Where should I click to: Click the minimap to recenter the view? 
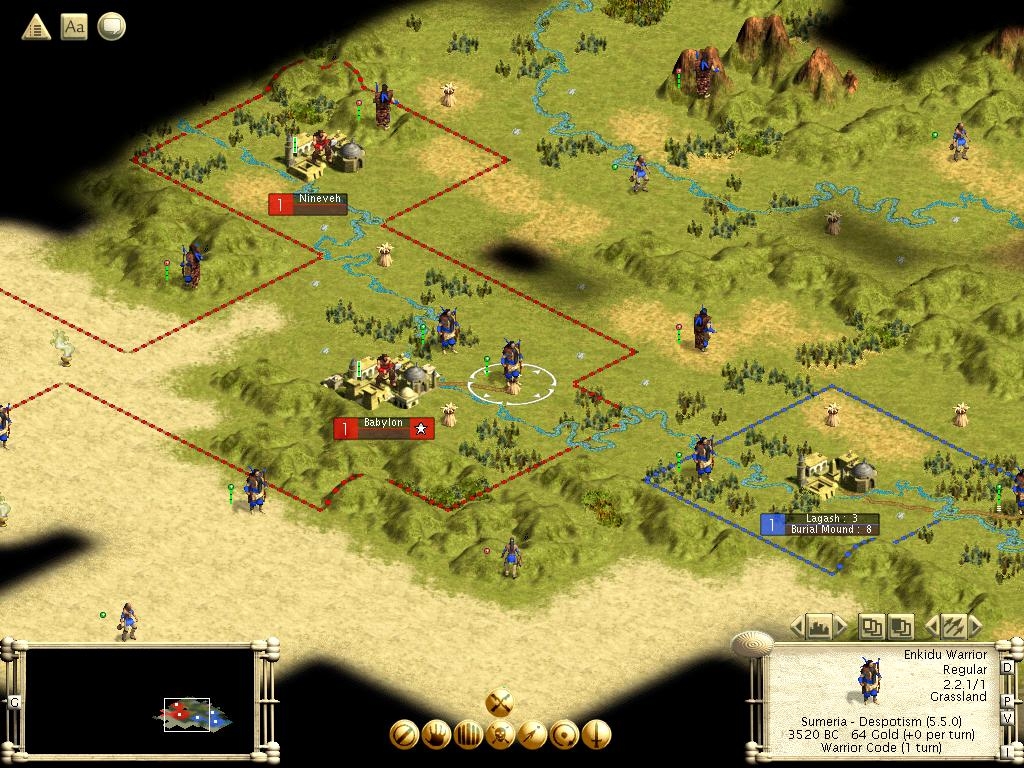(140, 702)
